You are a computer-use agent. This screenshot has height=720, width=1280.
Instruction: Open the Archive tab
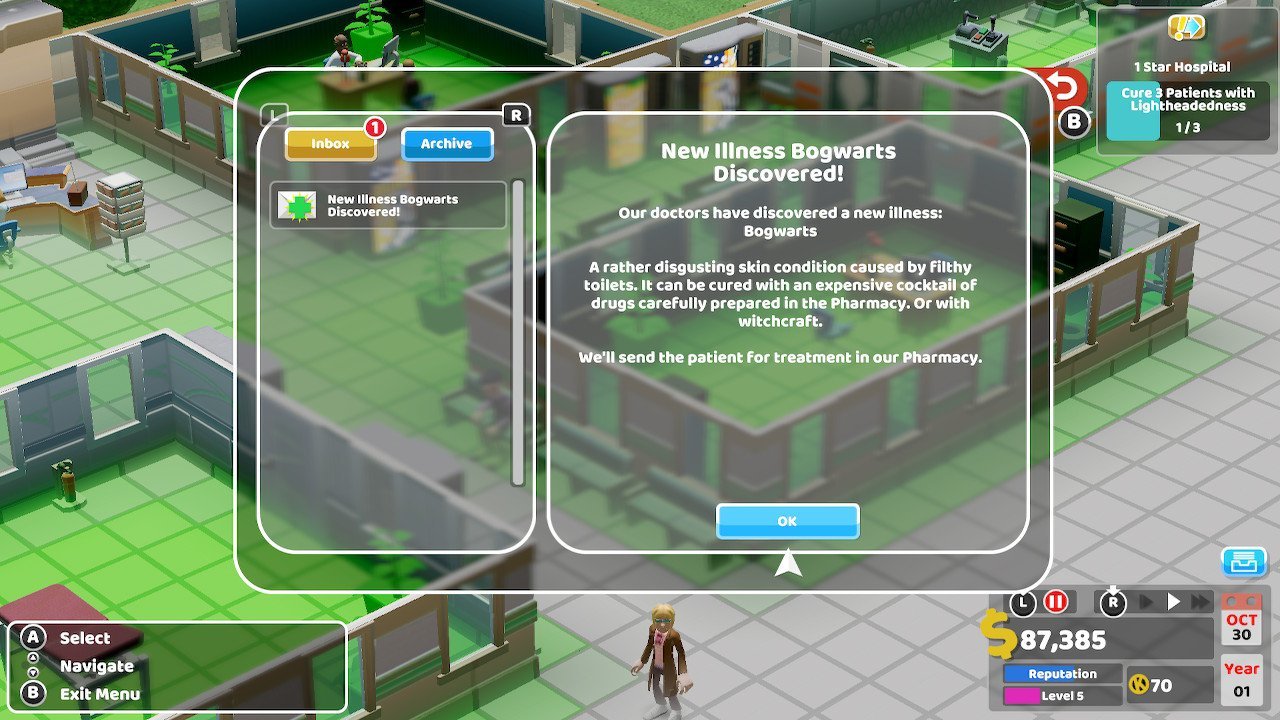pos(446,144)
